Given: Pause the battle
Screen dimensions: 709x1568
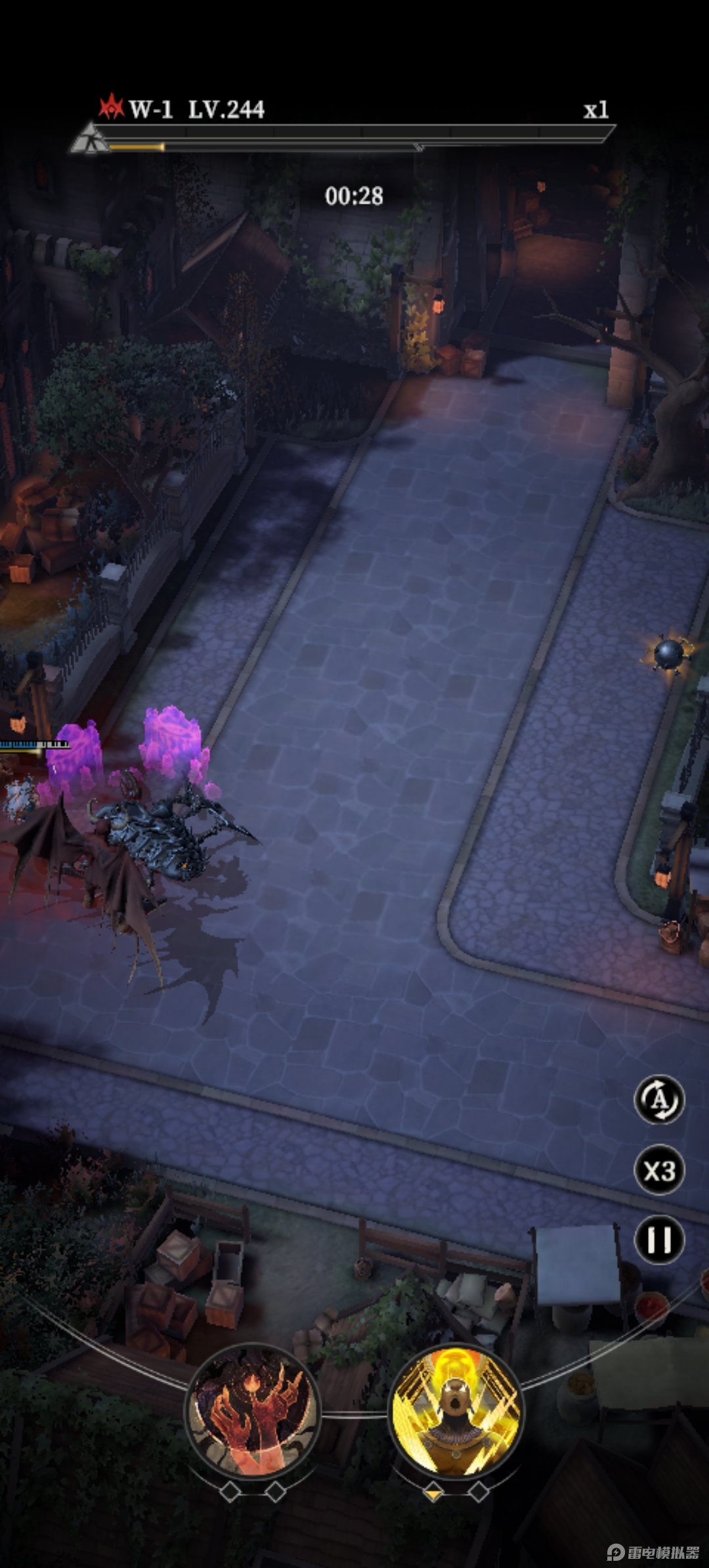Looking at the screenshot, I should [659, 1240].
